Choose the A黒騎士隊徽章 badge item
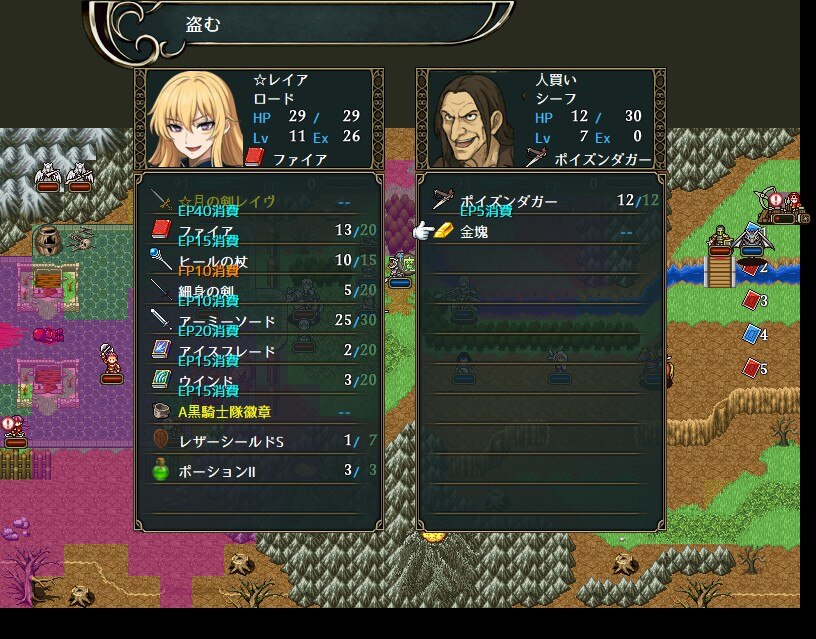The height and width of the screenshot is (639, 816). (x=258, y=411)
